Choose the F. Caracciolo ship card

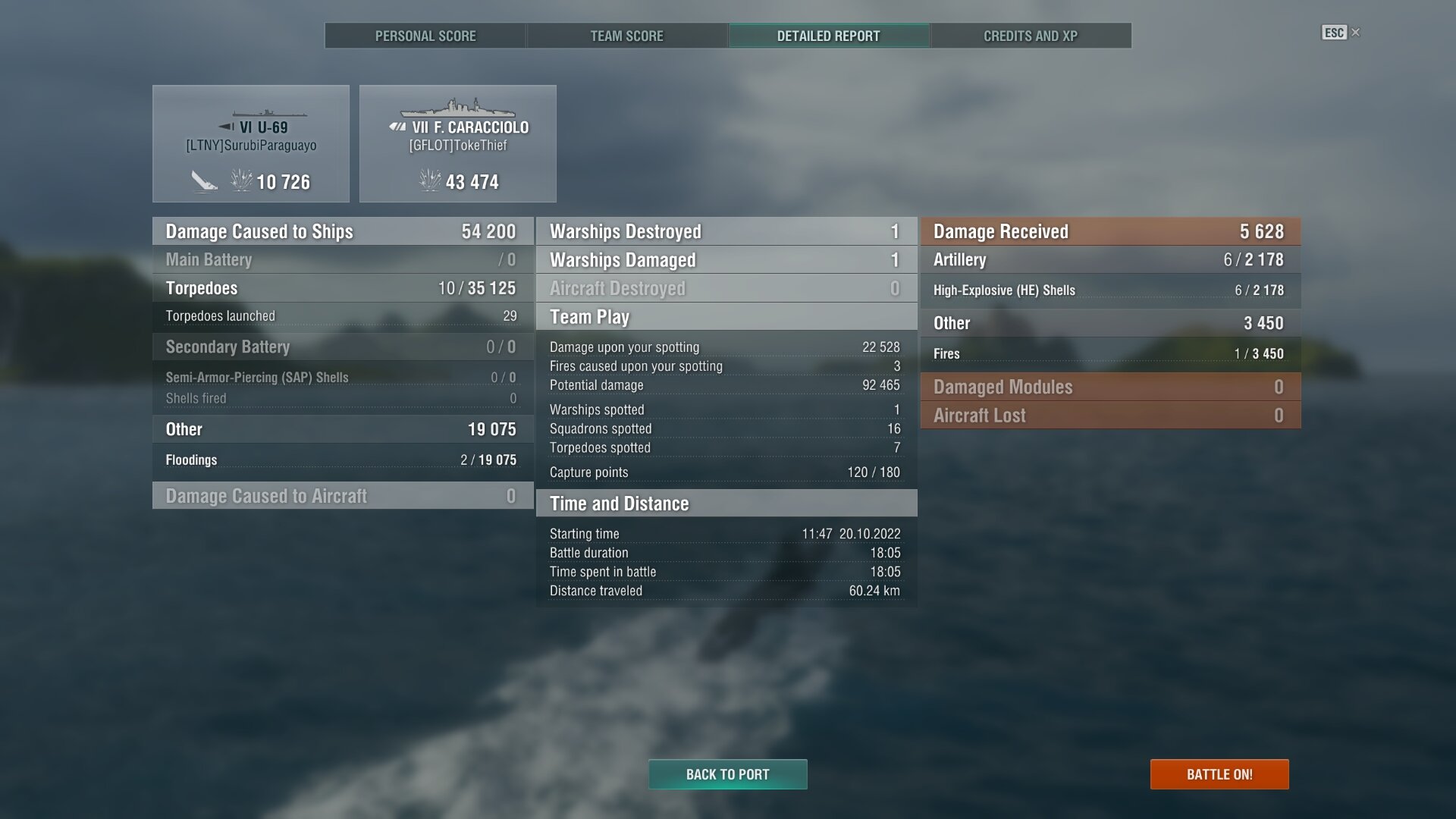[457, 143]
